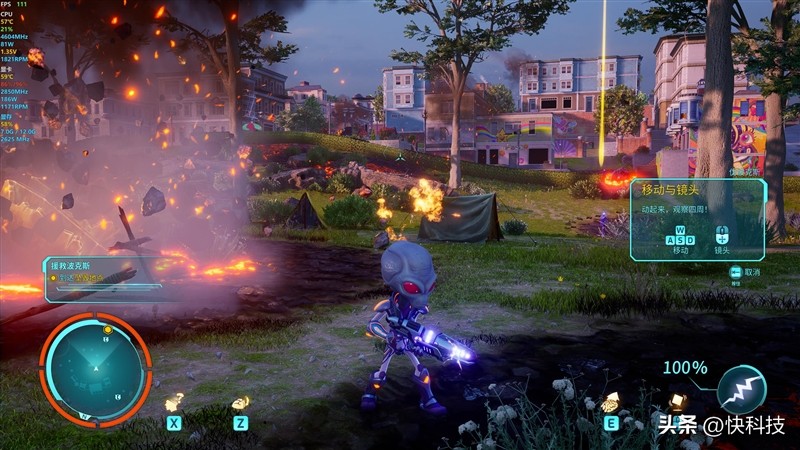Click the circular radar minimap
The width and height of the screenshot is (800, 450).
(95, 368)
